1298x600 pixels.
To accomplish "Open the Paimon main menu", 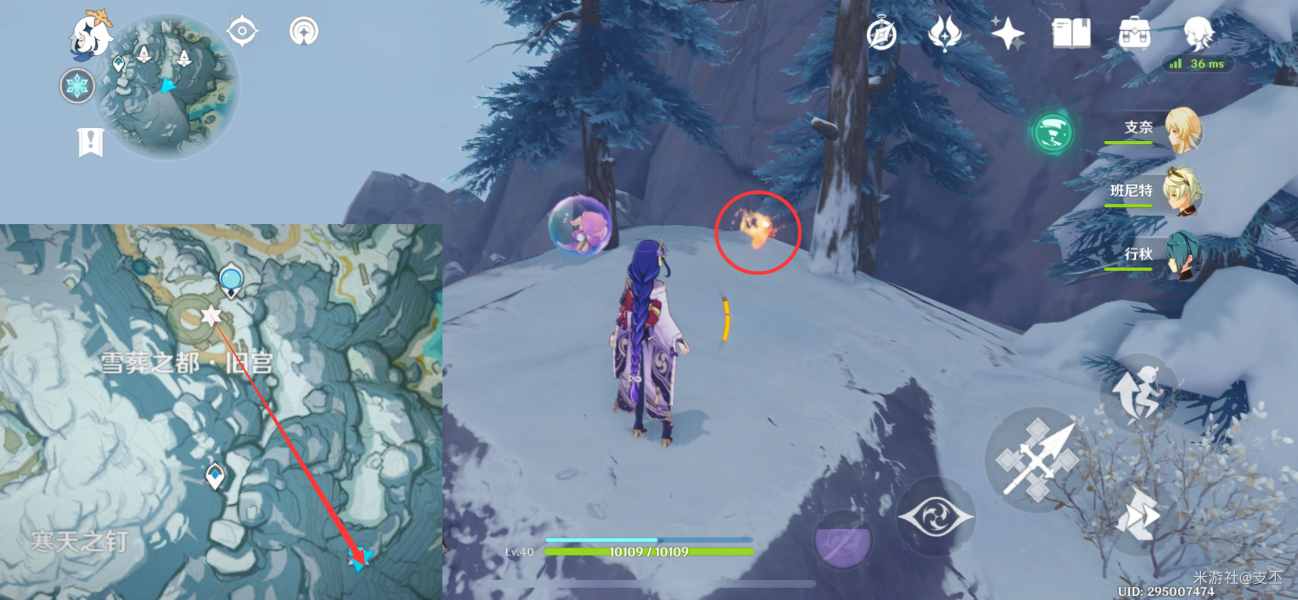I will pos(90,35).
